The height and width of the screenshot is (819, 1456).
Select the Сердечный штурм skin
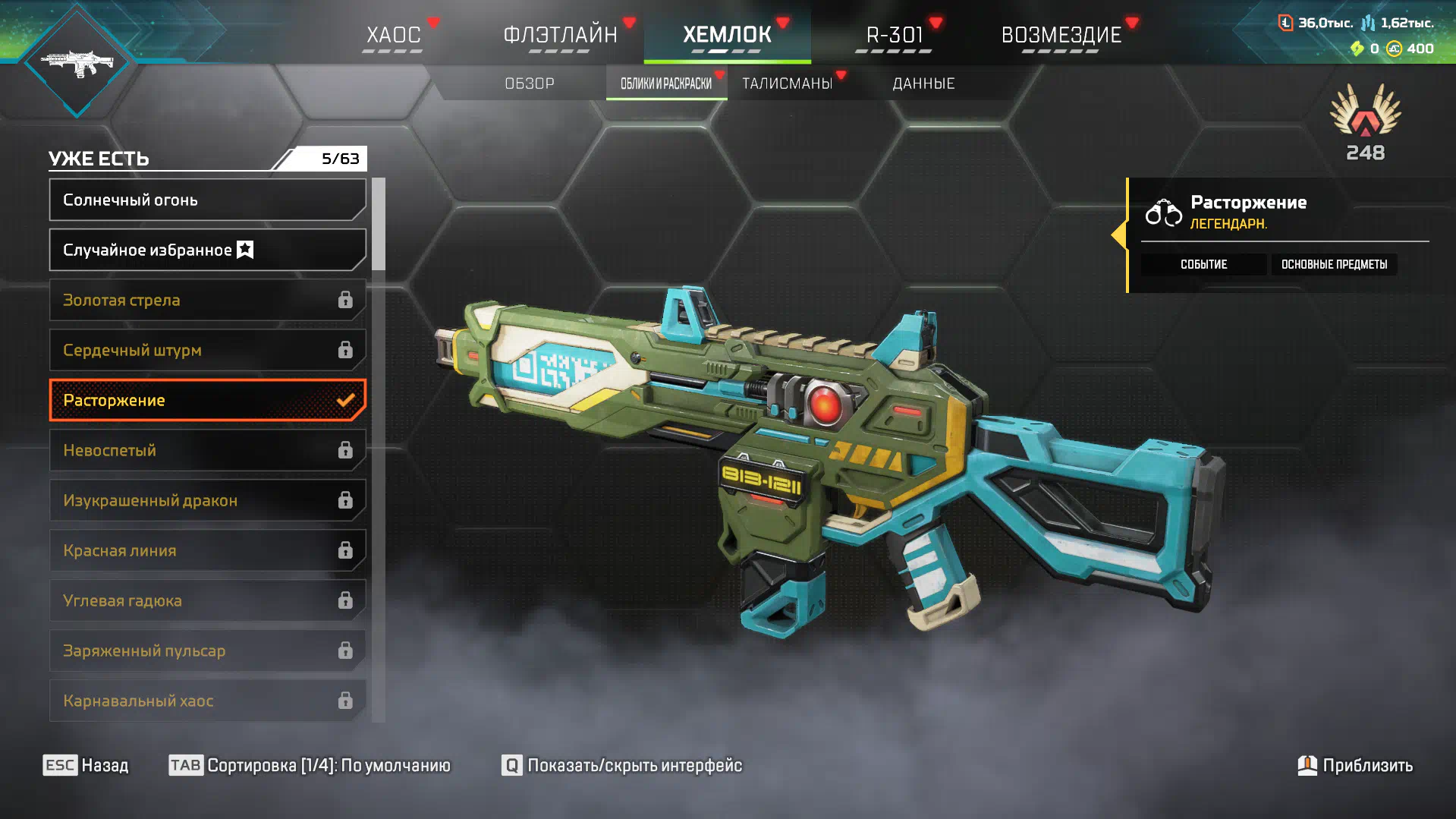207,350
